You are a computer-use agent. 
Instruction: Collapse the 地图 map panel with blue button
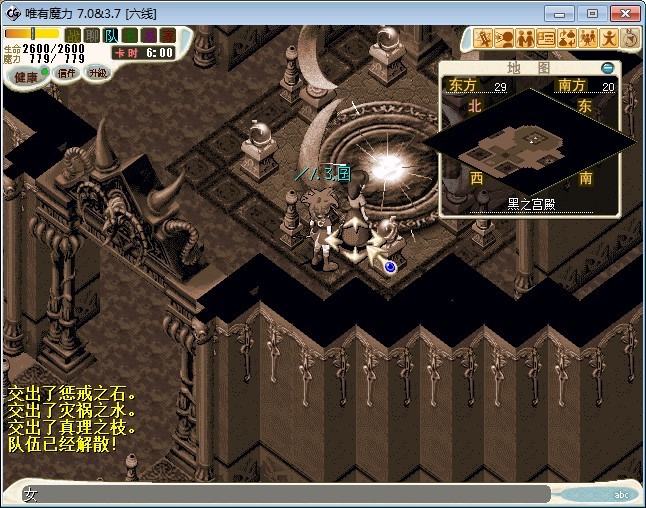click(607, 68)
